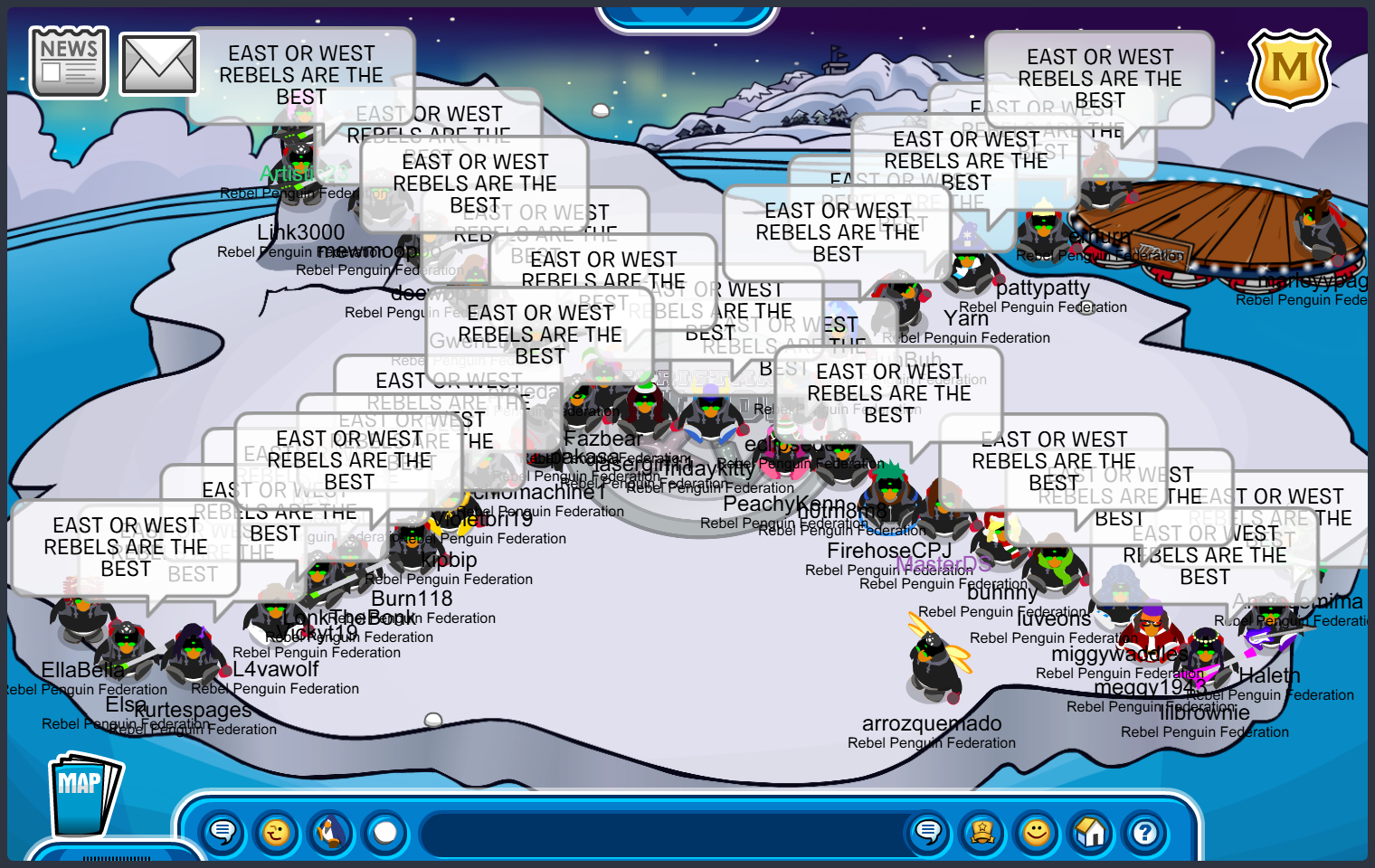
Task: Open the mail envelope inbox
Action: pyautogui.click(x=158, y=64)
